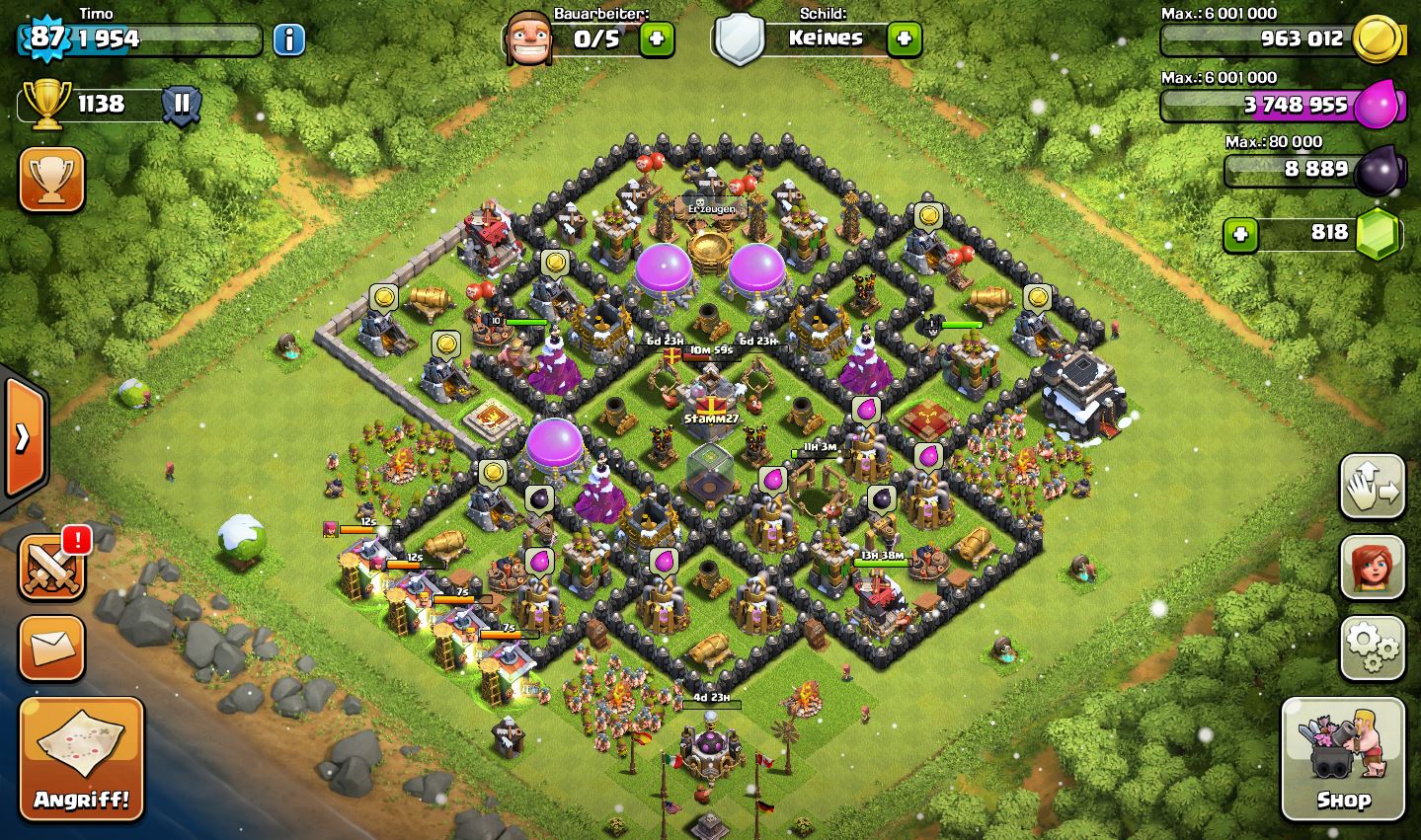Start an attack with the Angriff button
The image size is (1421, 840).
coord(81,759)
